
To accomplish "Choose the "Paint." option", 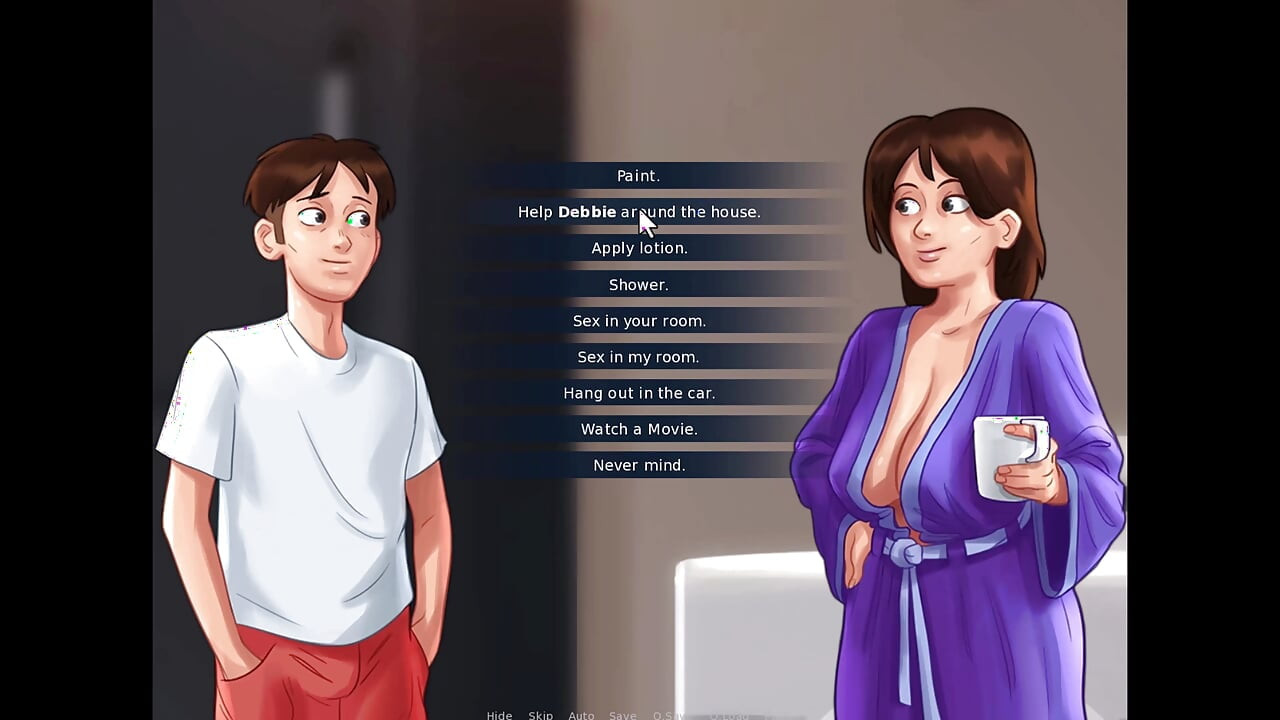I will tap(639, 175).
